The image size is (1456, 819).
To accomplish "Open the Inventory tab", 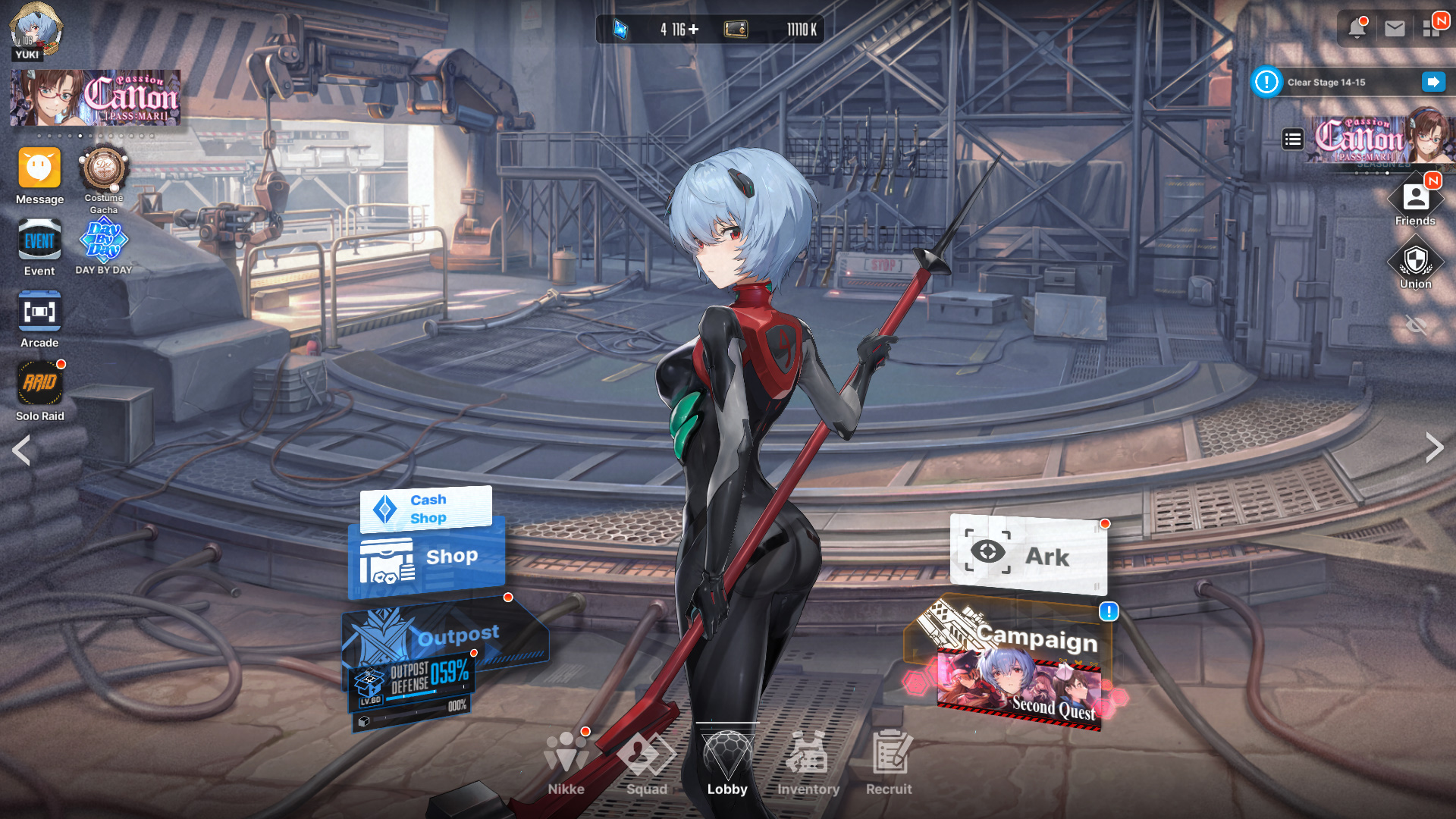I will click(x=808, y=761).
